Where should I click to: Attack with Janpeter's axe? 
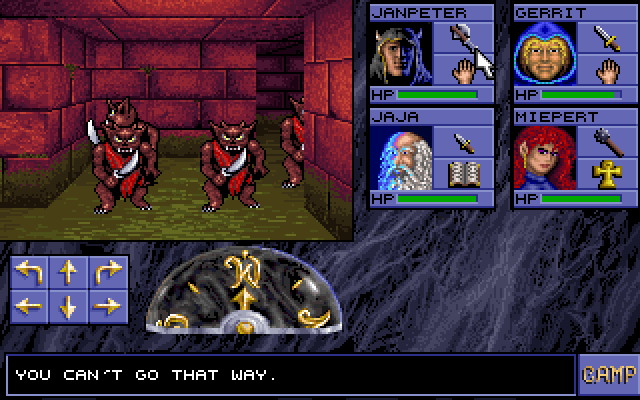coord(462,38)
